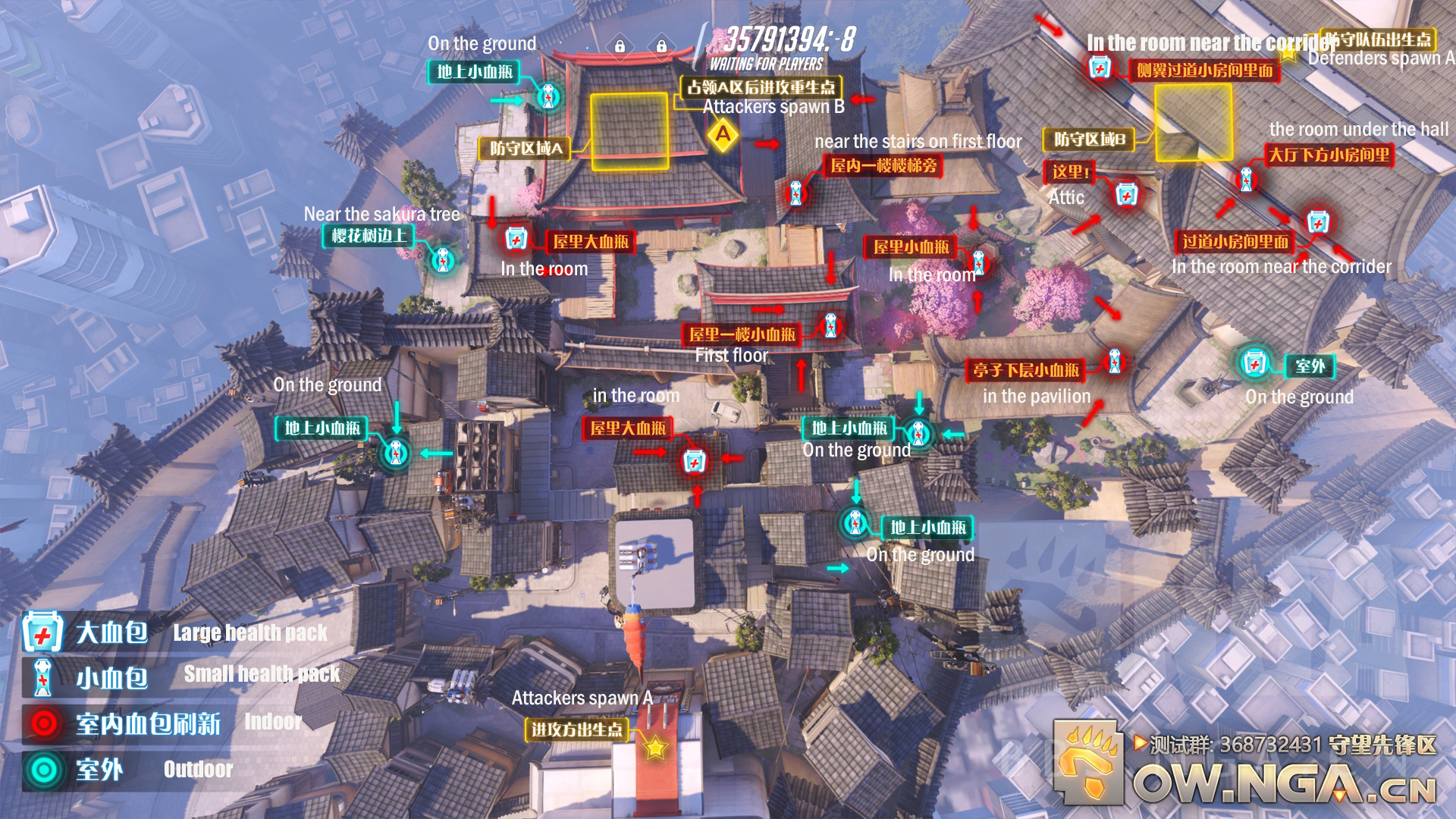Click the left padlock icon above the objective
The image size is (1456, 819).
[620, 45]
